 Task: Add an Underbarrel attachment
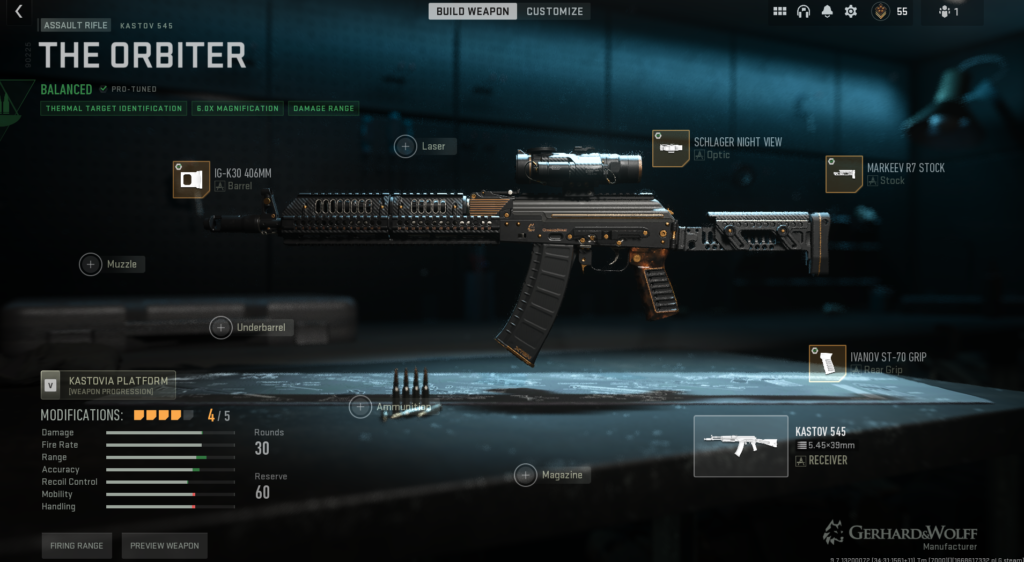point(221,327)
